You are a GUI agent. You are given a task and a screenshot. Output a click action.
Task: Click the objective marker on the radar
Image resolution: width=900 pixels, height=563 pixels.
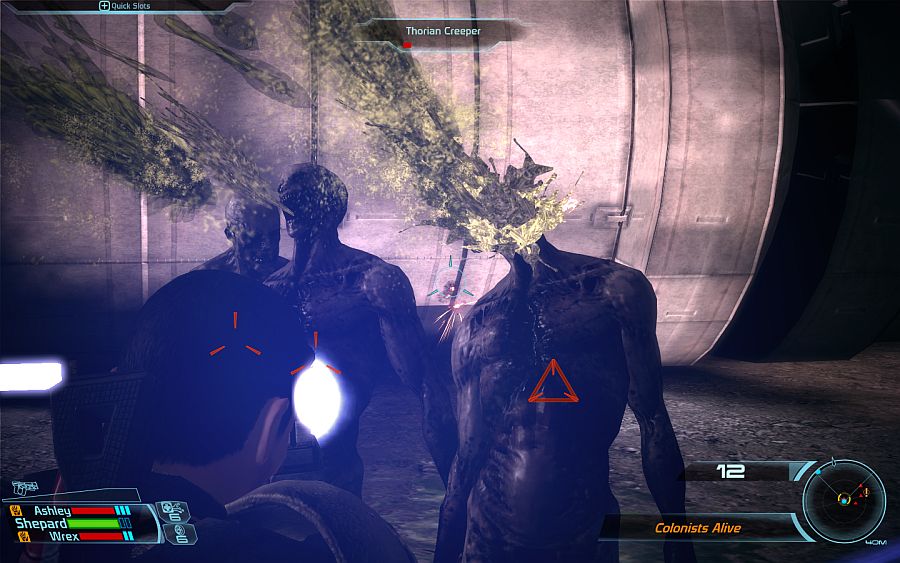point(867,493)
